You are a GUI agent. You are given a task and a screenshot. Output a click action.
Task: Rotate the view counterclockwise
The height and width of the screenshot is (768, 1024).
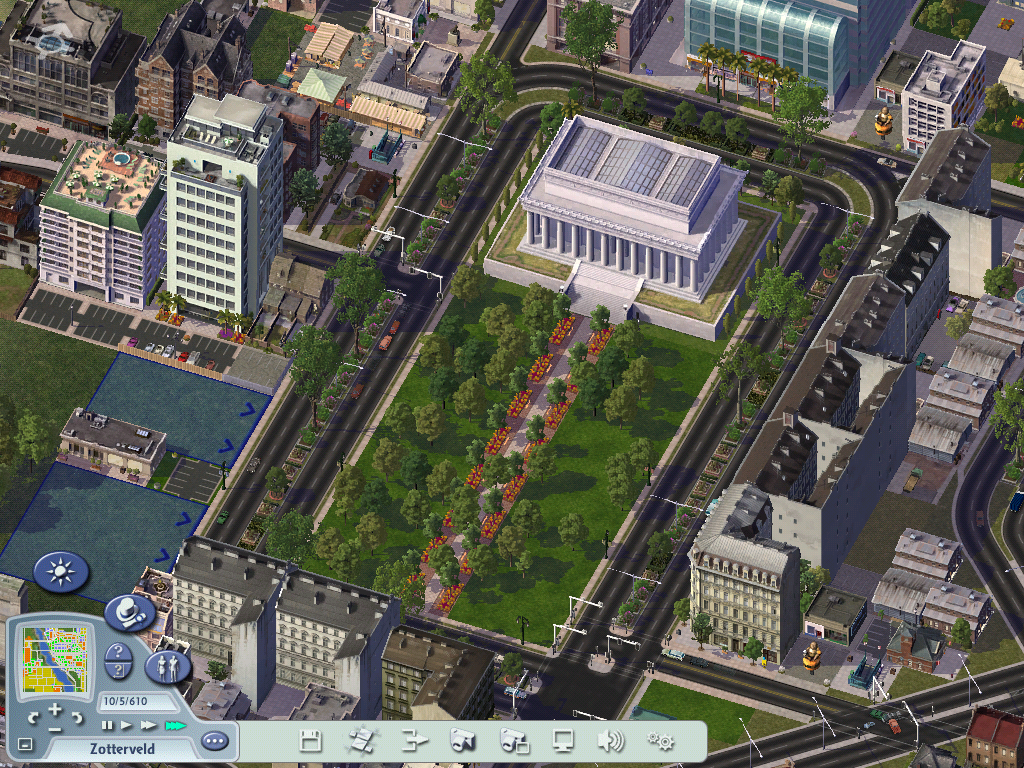(34, 716)
